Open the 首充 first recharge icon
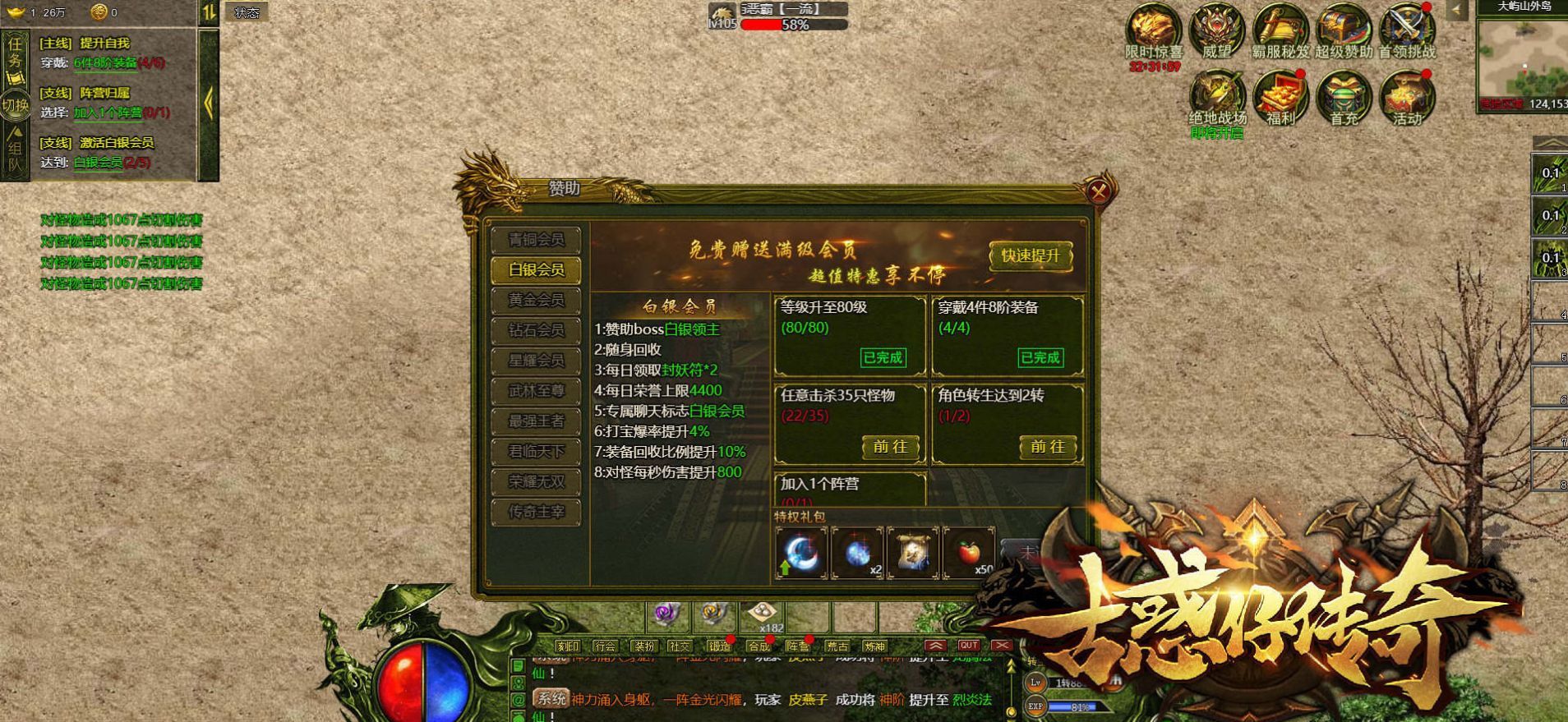 coord(1344,99)
